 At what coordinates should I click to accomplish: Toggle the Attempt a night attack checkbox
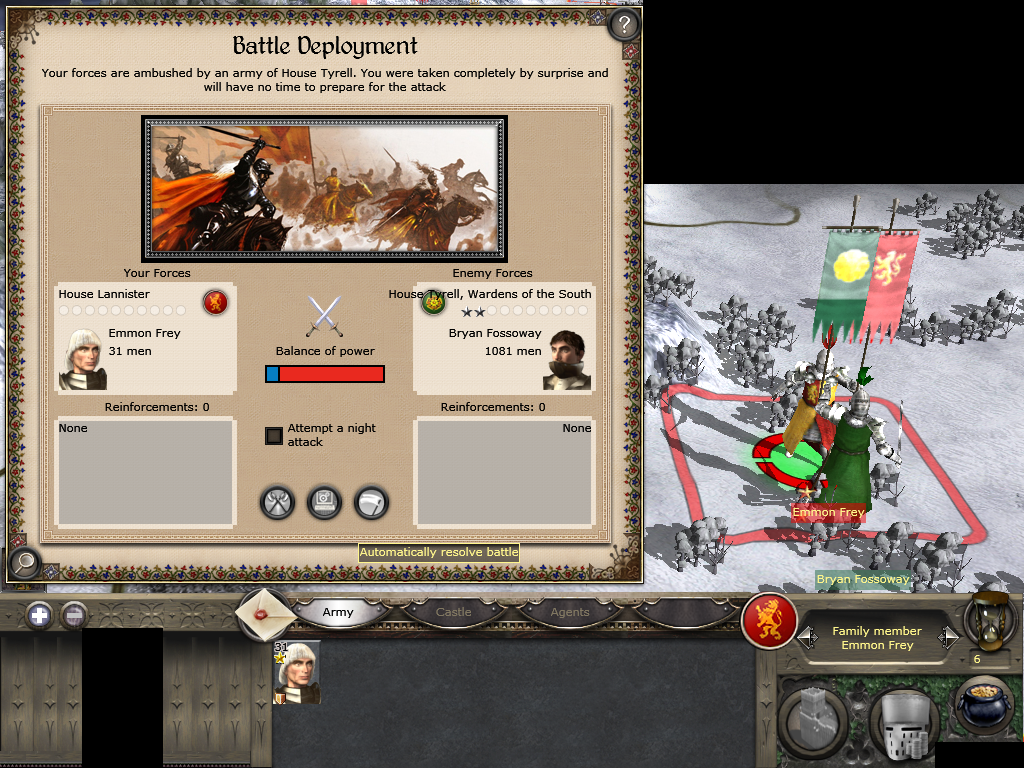tap(274, 436)
